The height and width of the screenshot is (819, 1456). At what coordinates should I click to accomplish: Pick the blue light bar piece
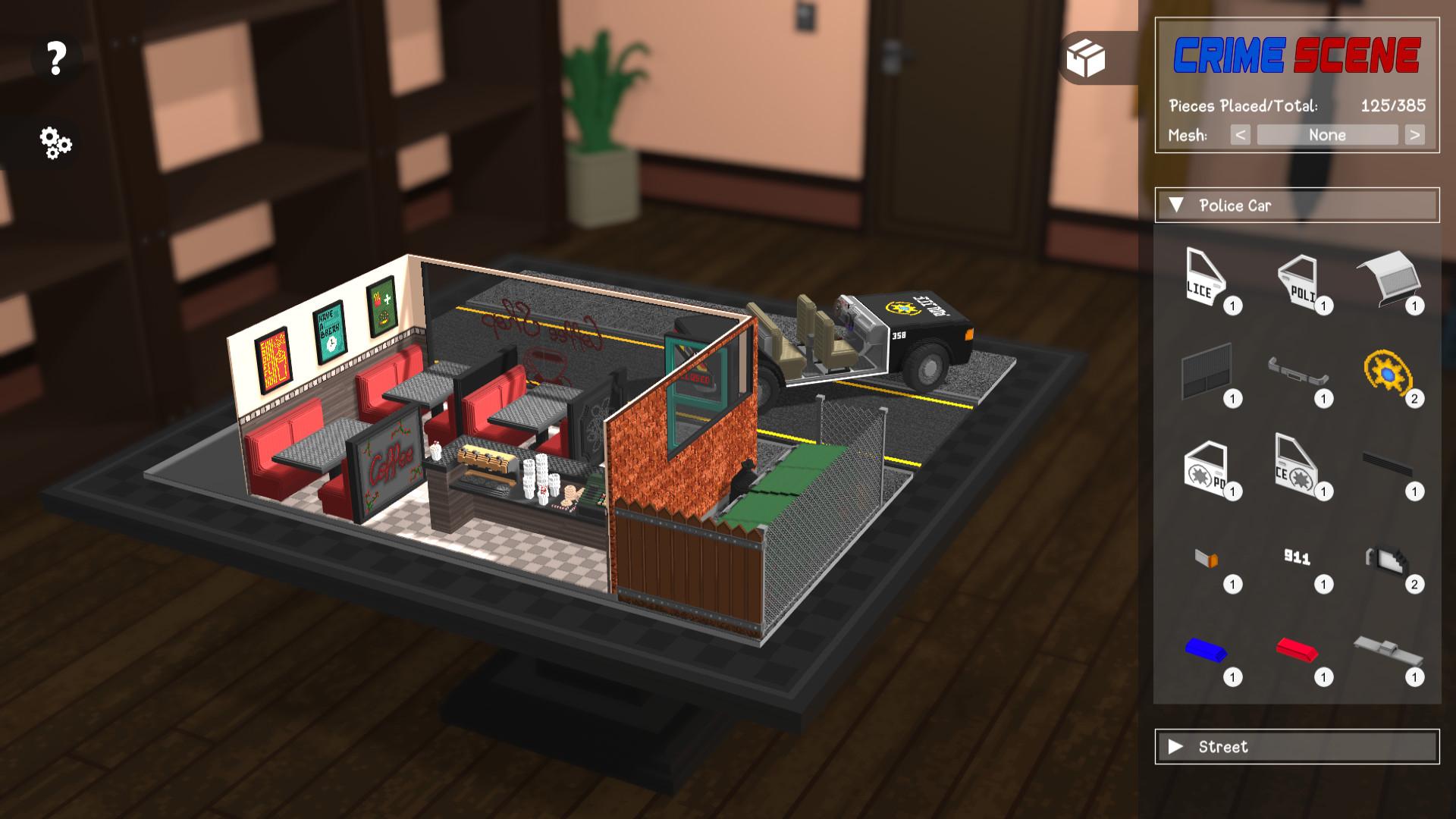click(1207, 648)
